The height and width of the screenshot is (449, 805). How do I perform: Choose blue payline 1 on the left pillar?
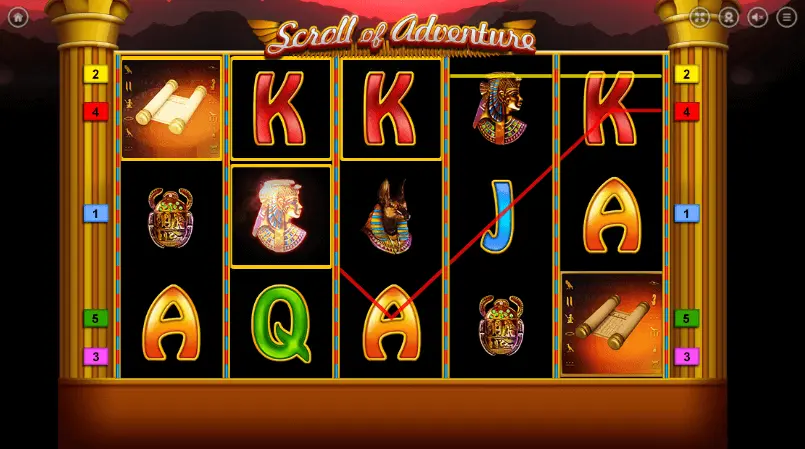[96, 213]
